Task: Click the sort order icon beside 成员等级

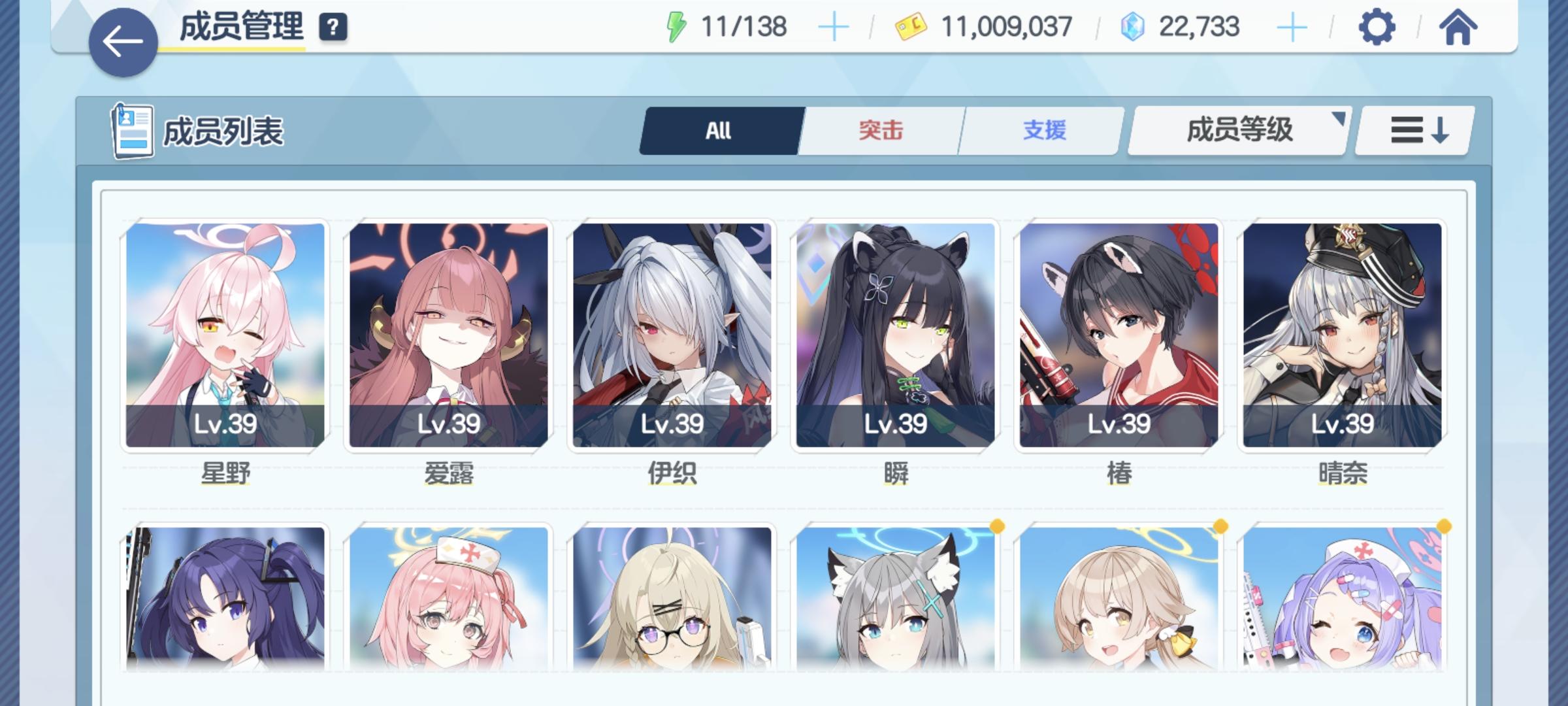Action: coord(1413,130)
